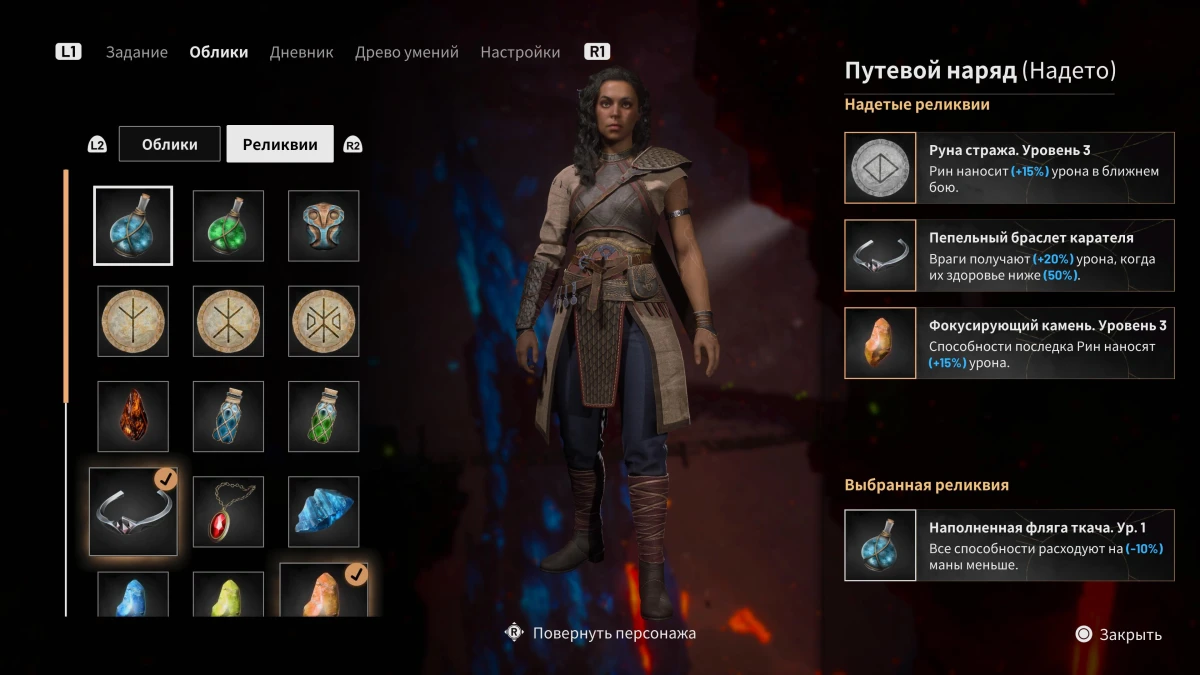Choose the round green flask relic
This screenshot has width=1200, height=675.
coord(228,226)
